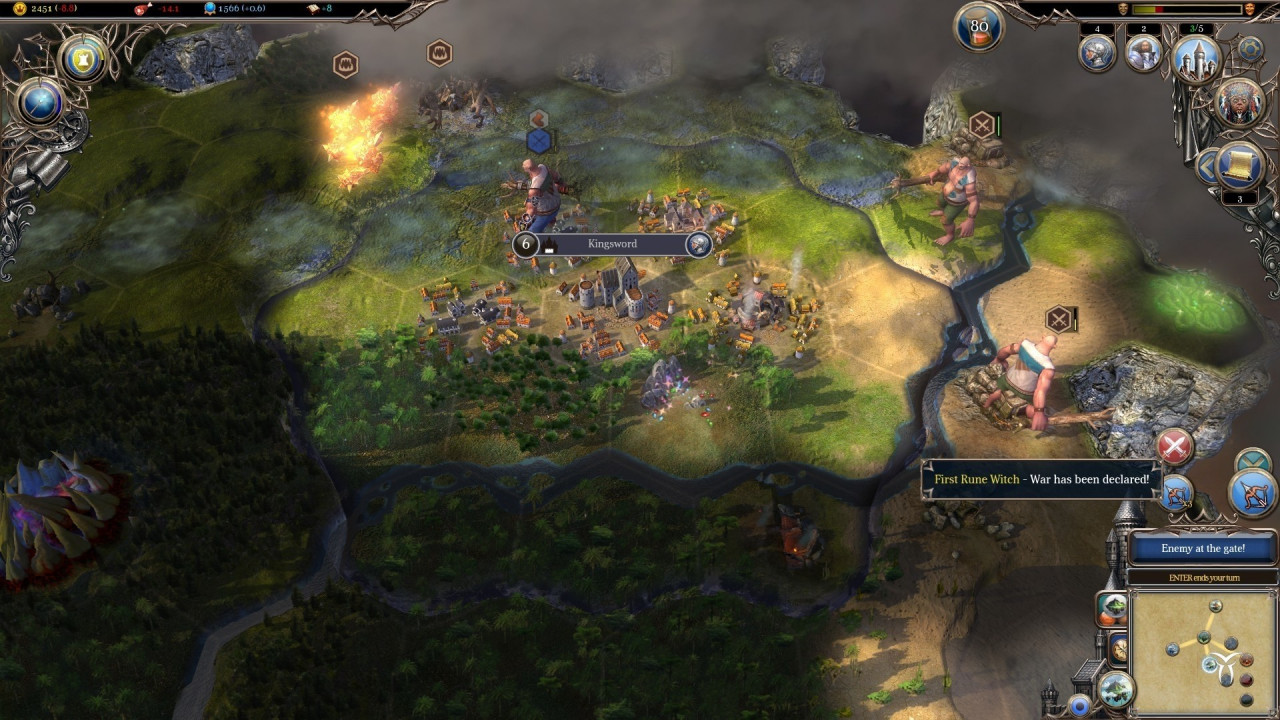This screenshot has height=720, width=1280.
Task: Select the Kingsword city banner
Action: [612, 244]
